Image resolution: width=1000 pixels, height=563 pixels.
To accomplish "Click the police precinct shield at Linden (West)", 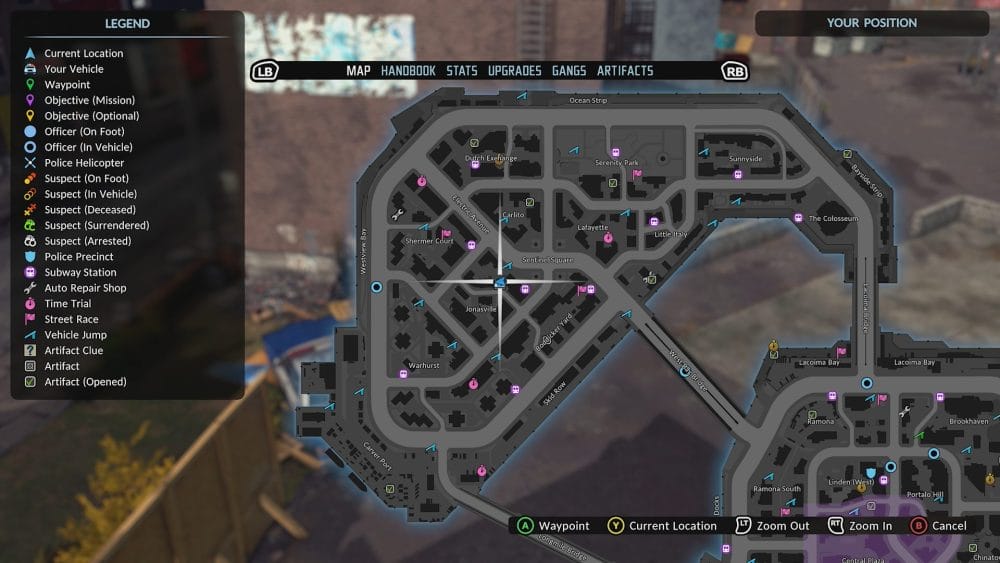I will (872, 470).
